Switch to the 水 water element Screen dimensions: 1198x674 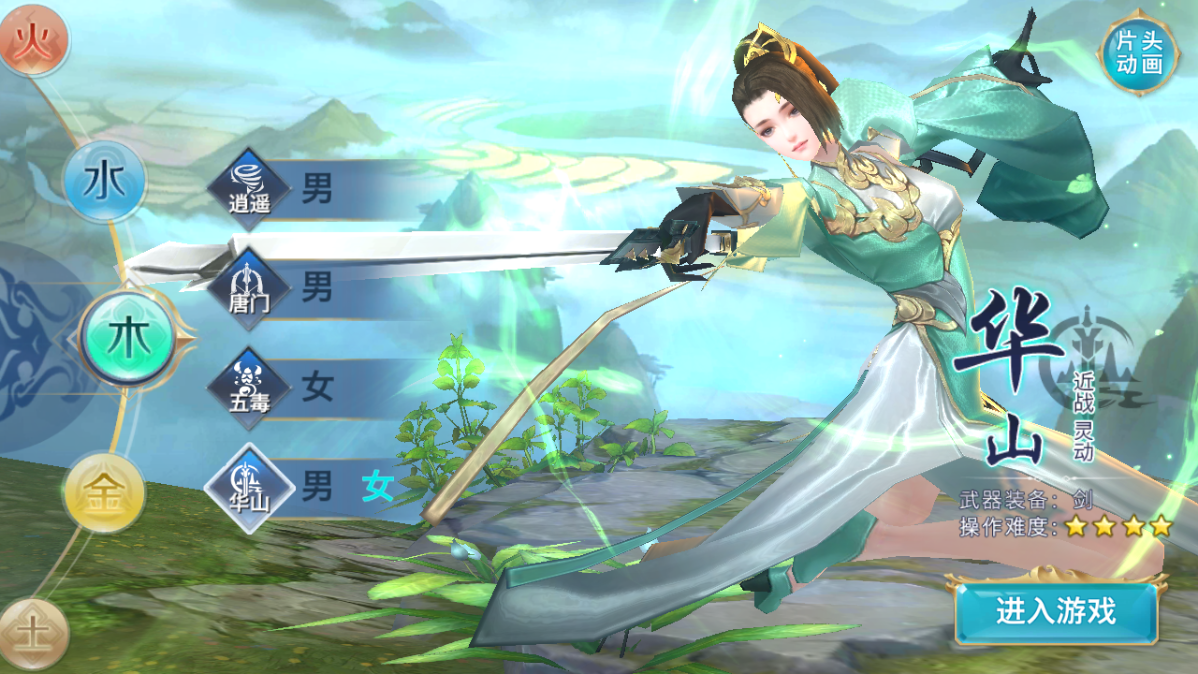point(104,183)
